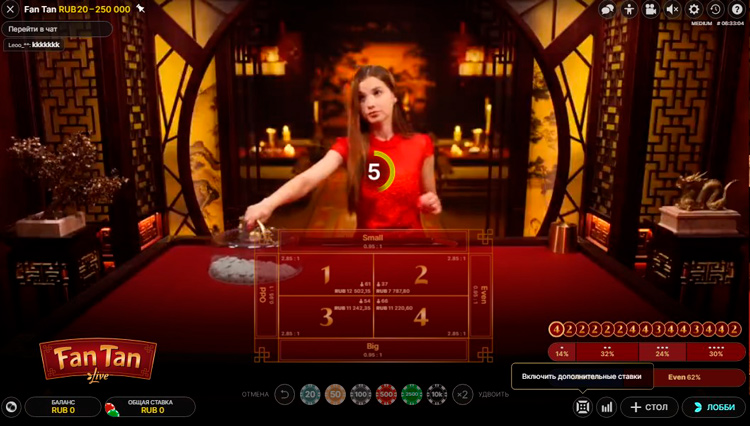Close the Fan Tan game table

point(11,9)
